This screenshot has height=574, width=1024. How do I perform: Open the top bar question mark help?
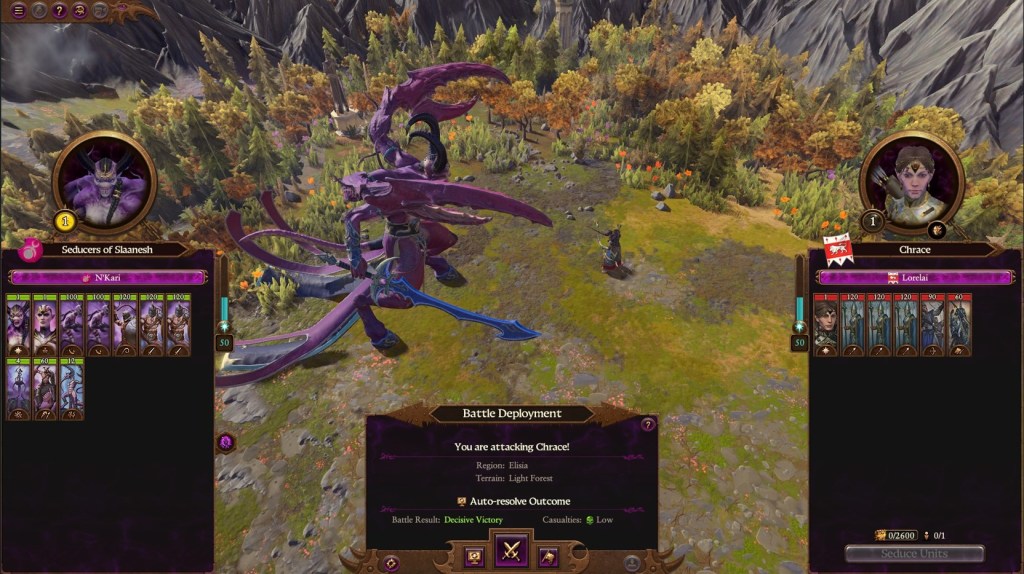(x=60, y=11)
